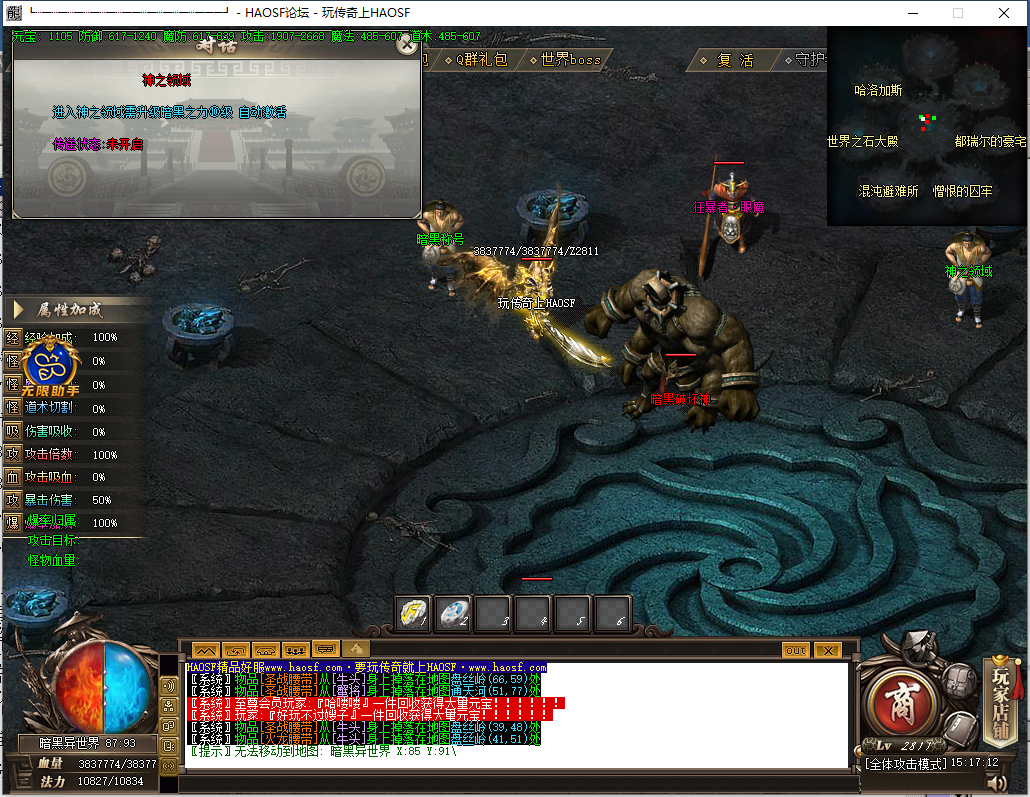Use the hotbar slot 2 silver stone item

click(454, 614)
